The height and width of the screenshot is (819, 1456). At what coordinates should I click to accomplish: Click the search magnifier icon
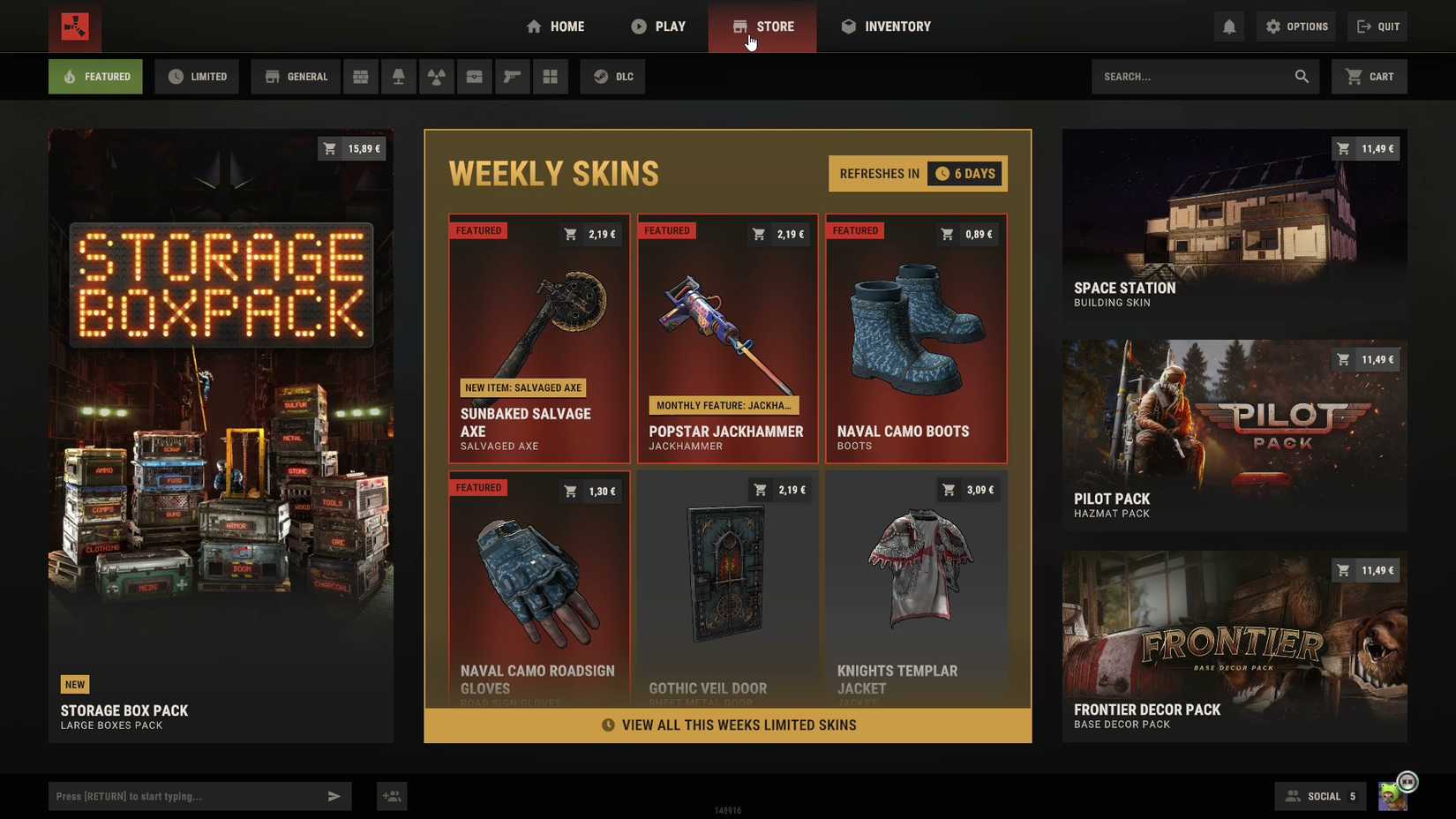(1302, 76)
